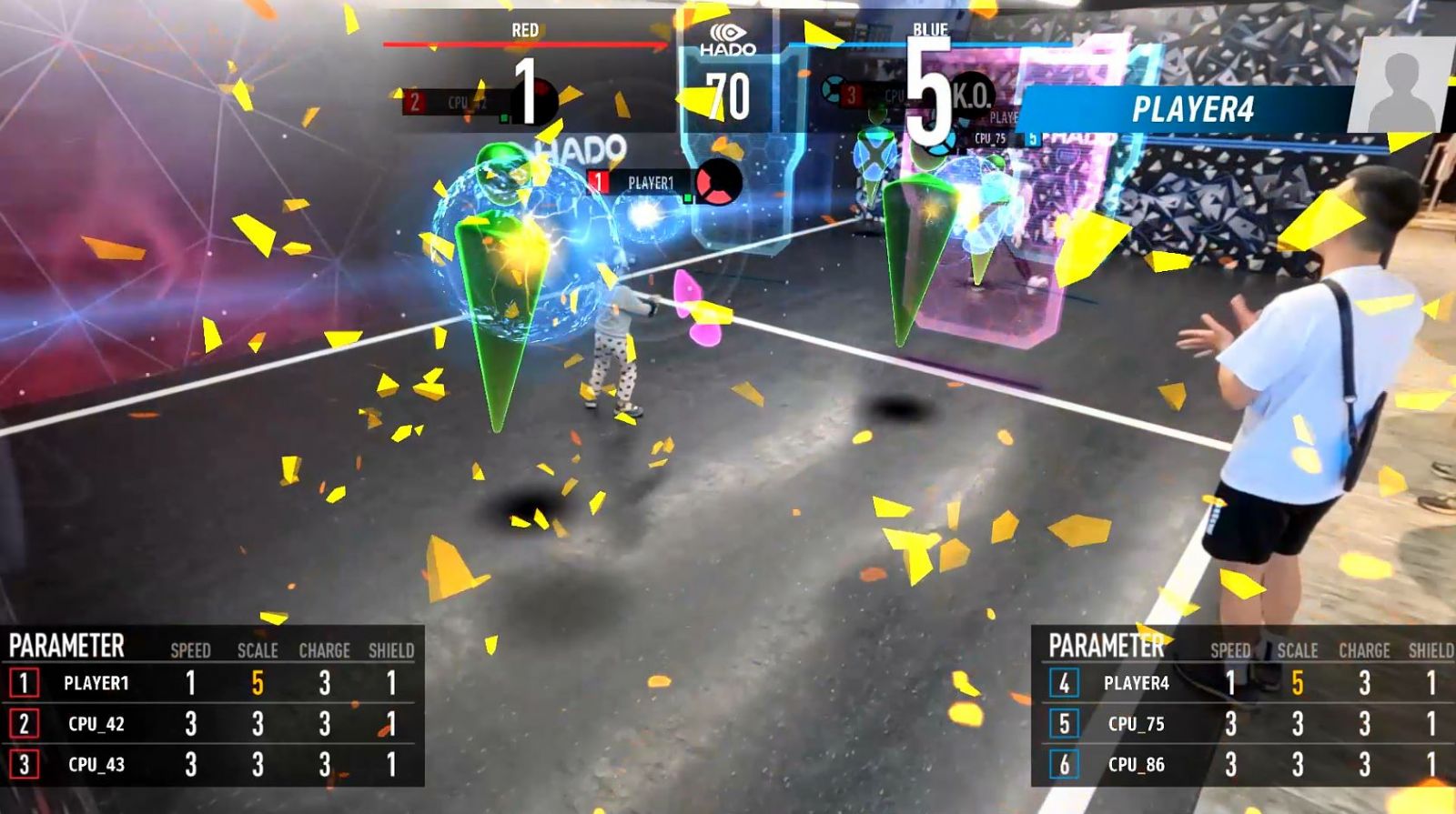Select the PLAYER1 row in red parameter table
Image resolution: width=1456 pixels, height=814 pixels.
coord(211,683)
